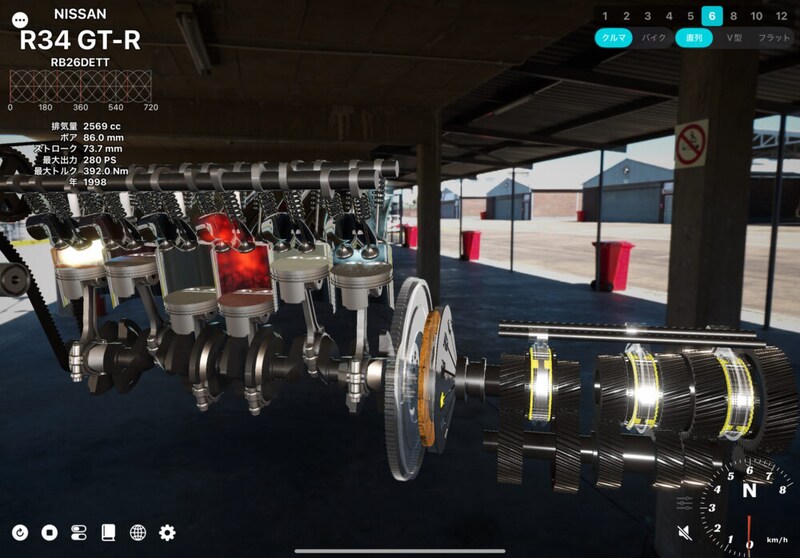Click the circular arrow reset icon
Screen dimensions: 800x558
[x=20, y=532]
